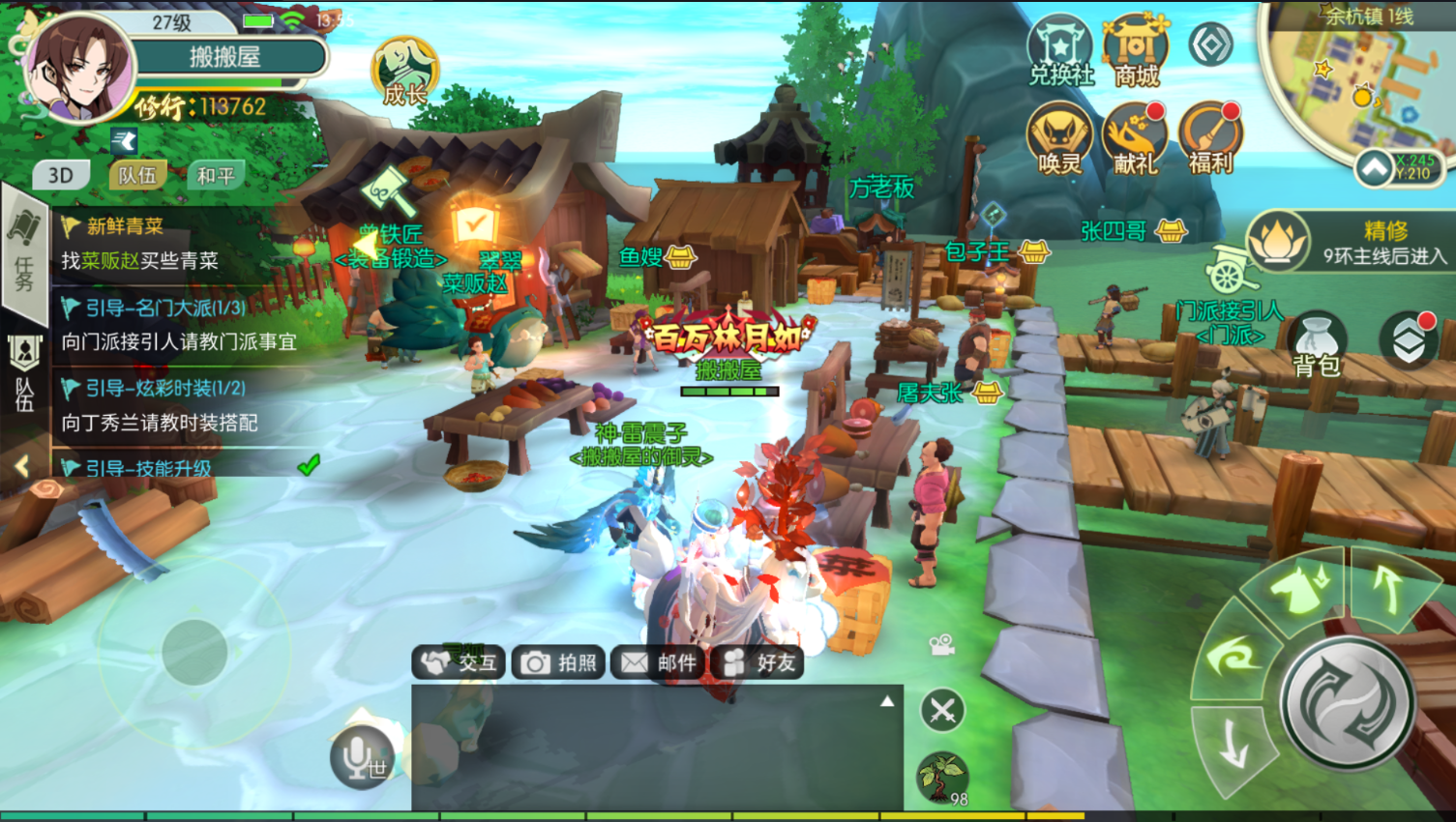Open the 商城 store

pyautogui.click(x=1135, y=49)
